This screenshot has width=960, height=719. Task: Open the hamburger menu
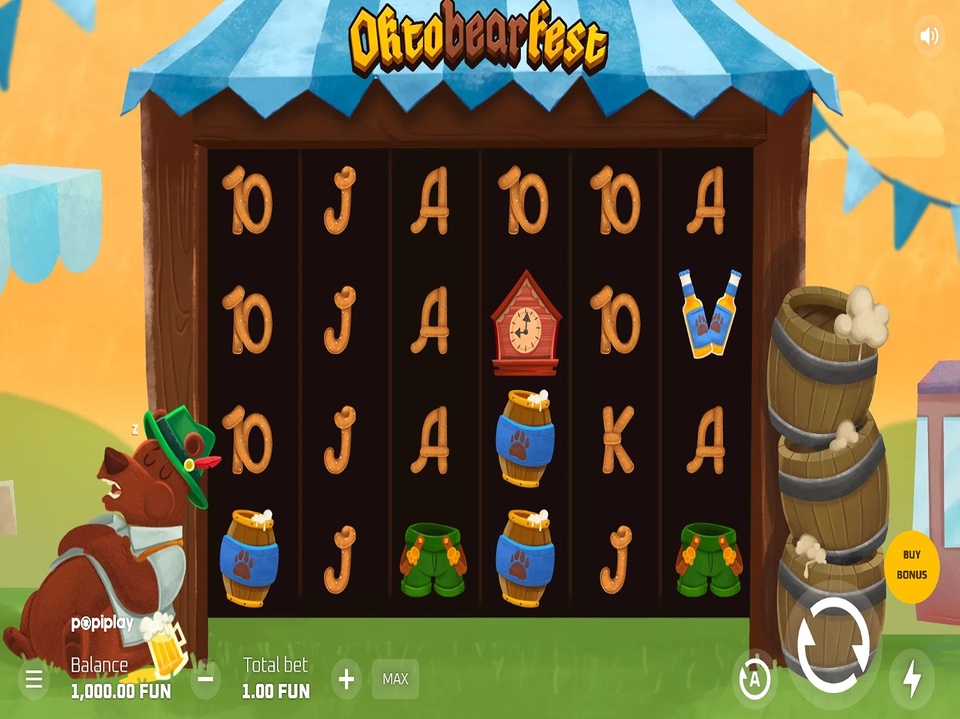(x=34, y=680)
